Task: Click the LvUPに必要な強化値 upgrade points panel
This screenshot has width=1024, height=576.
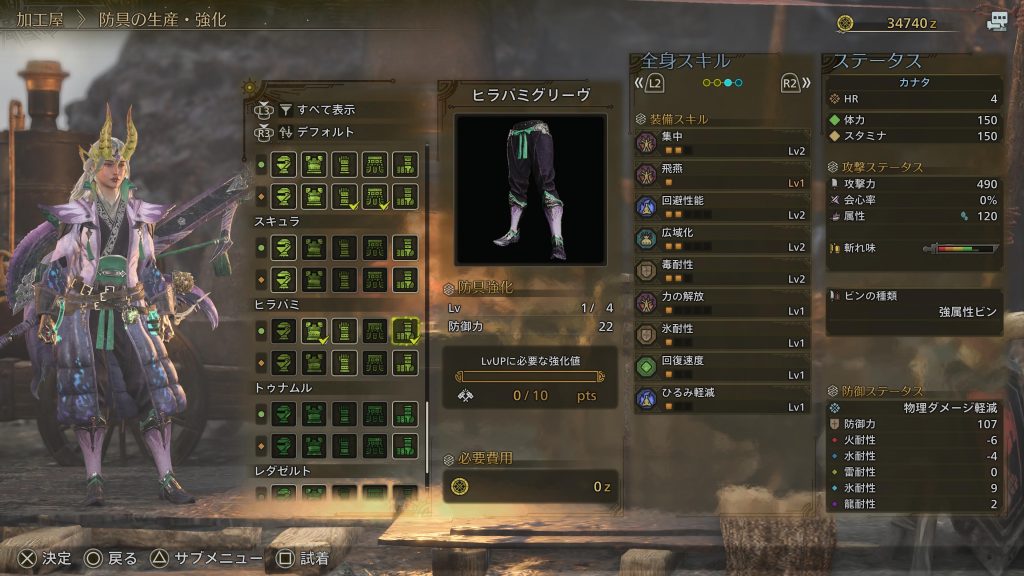Action: coord(529,384)
